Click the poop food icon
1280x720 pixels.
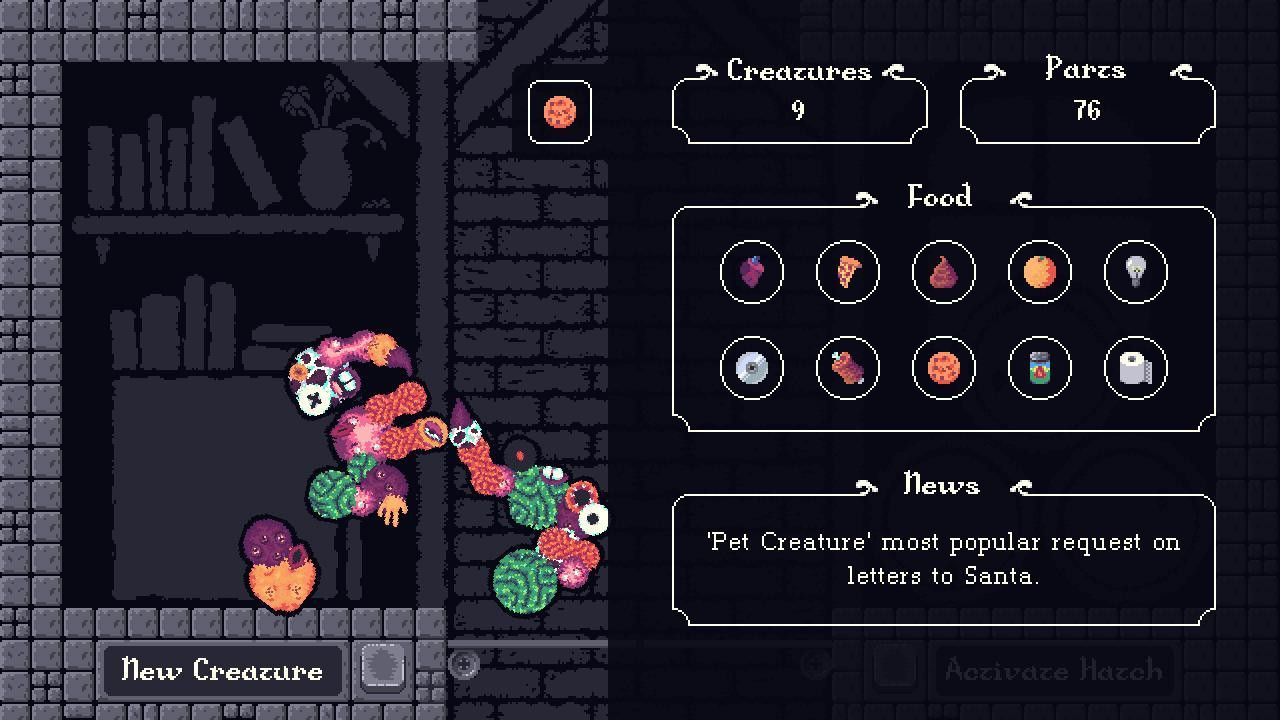943,272
